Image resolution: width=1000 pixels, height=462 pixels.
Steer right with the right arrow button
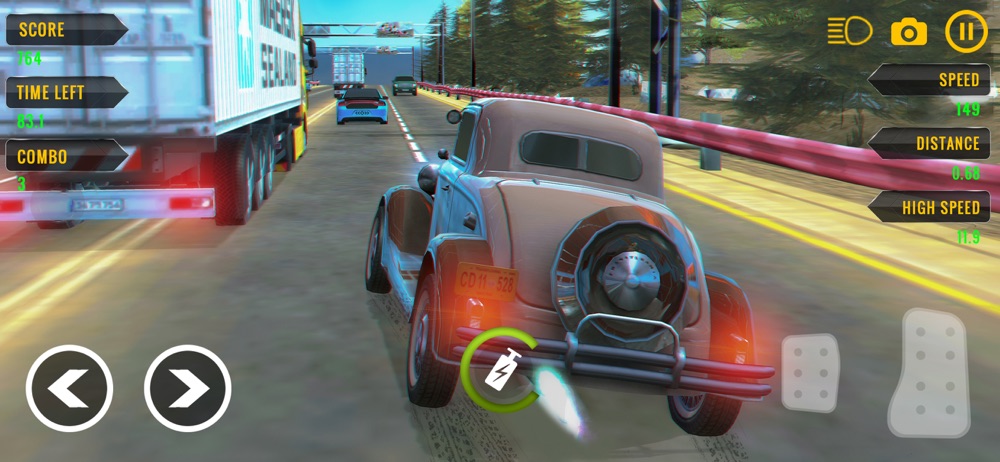tap(187, 388)
